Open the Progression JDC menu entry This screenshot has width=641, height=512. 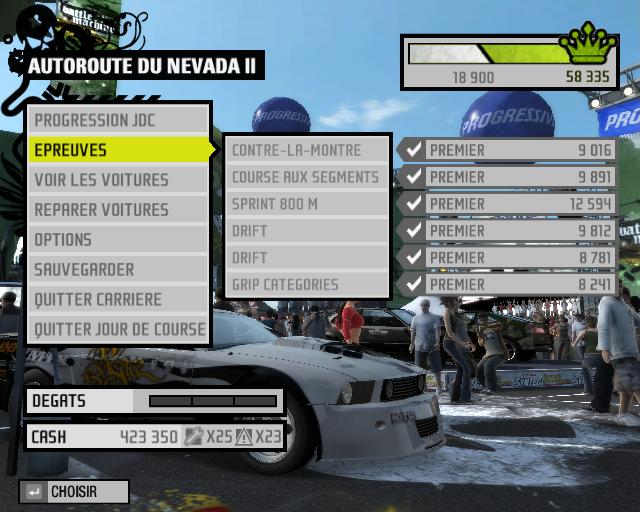[x=118, y=120]
